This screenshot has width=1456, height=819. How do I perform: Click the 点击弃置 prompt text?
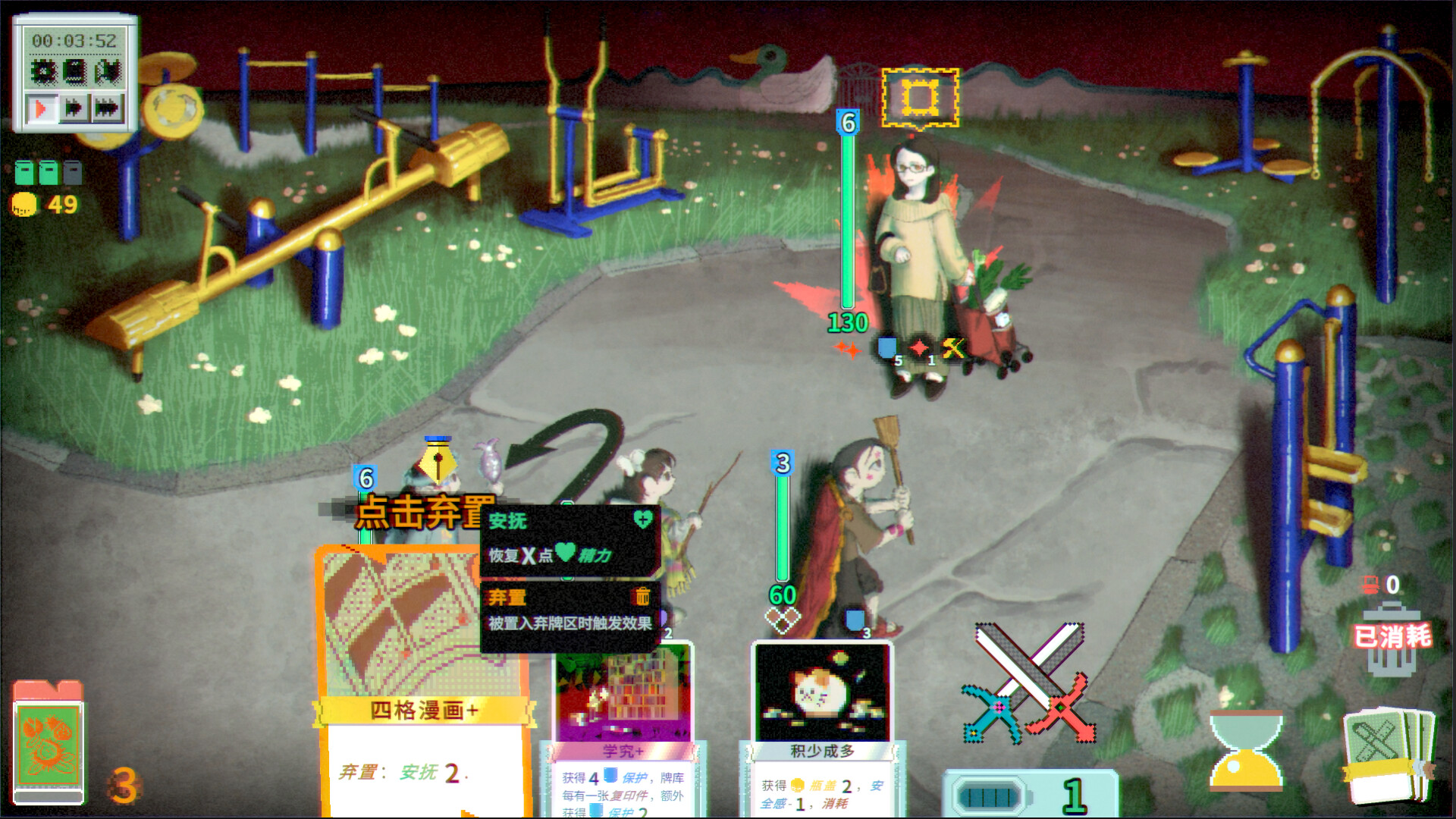422,513
